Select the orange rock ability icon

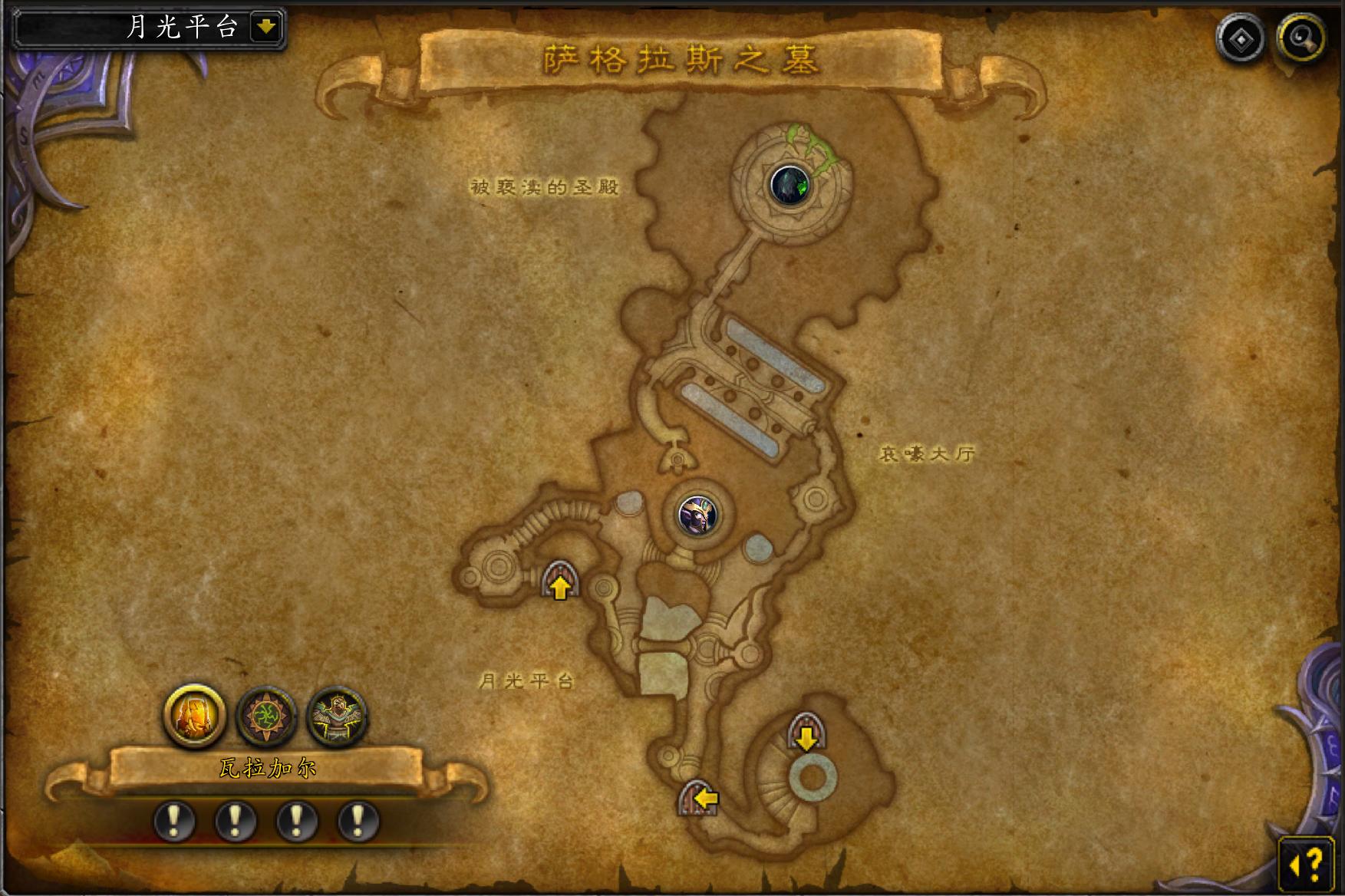195,716
